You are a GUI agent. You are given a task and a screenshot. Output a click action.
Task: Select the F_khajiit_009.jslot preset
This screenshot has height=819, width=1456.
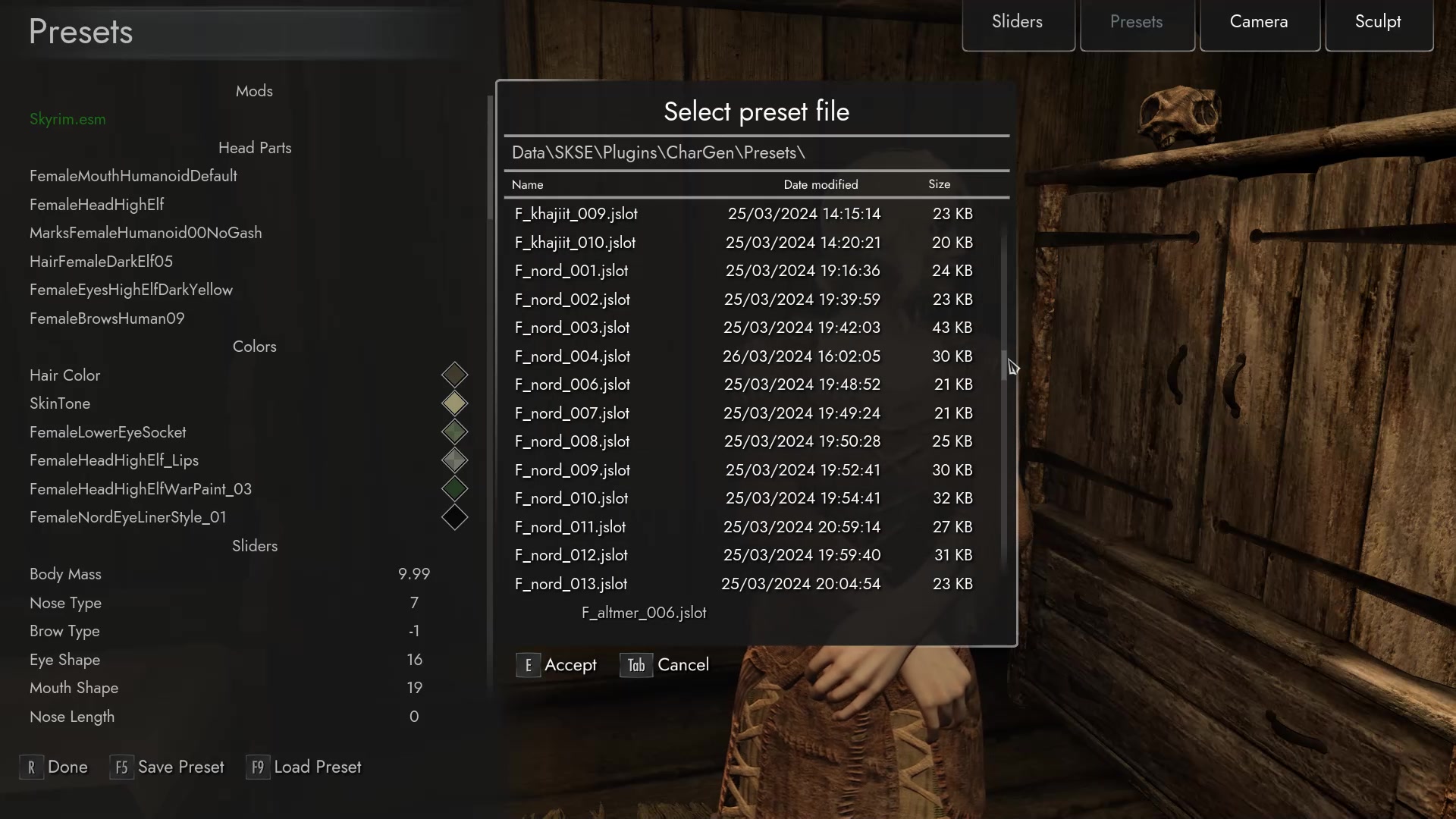coord(575,214)
